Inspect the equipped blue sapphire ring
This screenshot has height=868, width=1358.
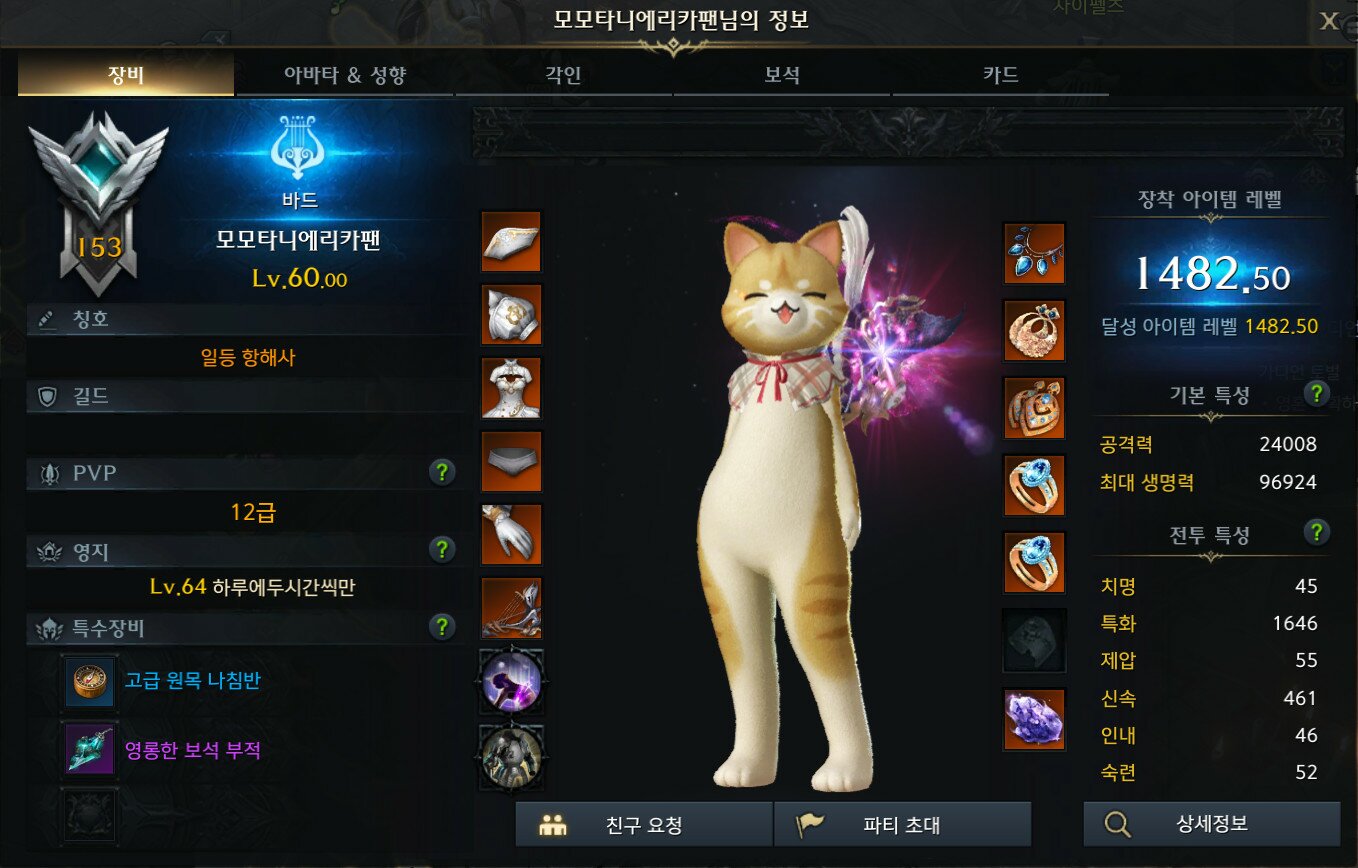(x=1035, y=485)
